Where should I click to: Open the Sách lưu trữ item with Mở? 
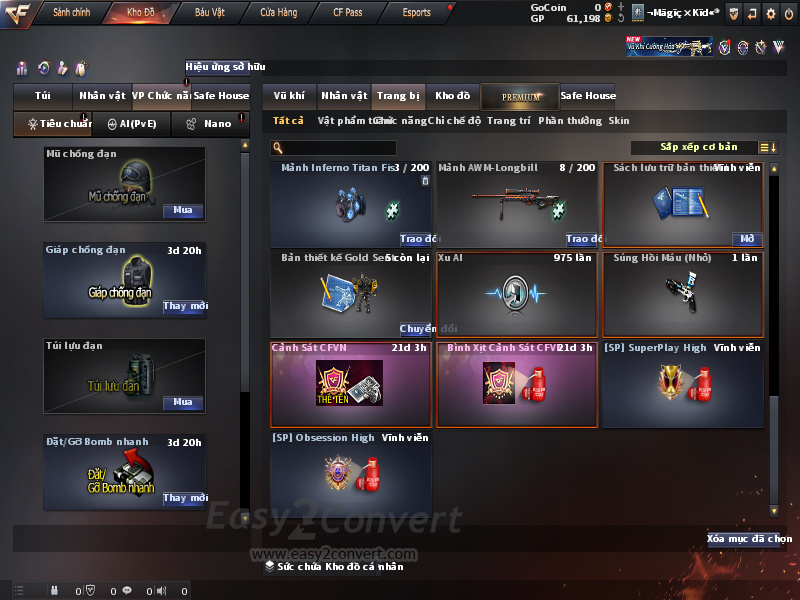(746, 239)
